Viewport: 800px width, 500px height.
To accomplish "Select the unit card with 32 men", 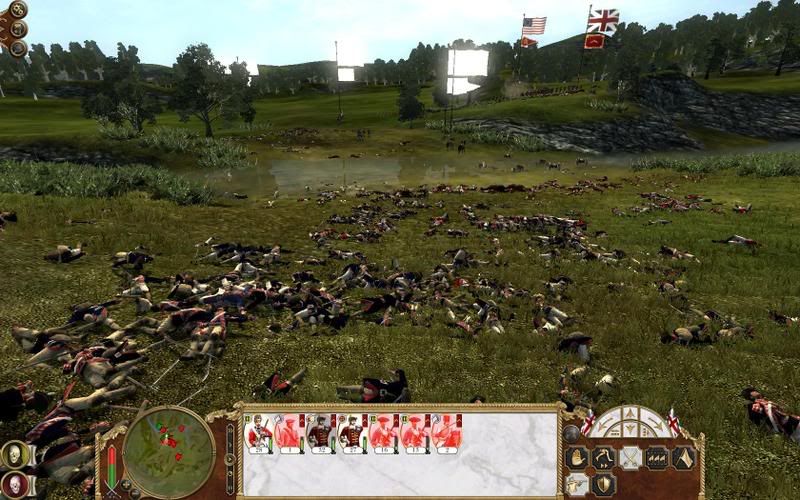I will tap(319, 432).
